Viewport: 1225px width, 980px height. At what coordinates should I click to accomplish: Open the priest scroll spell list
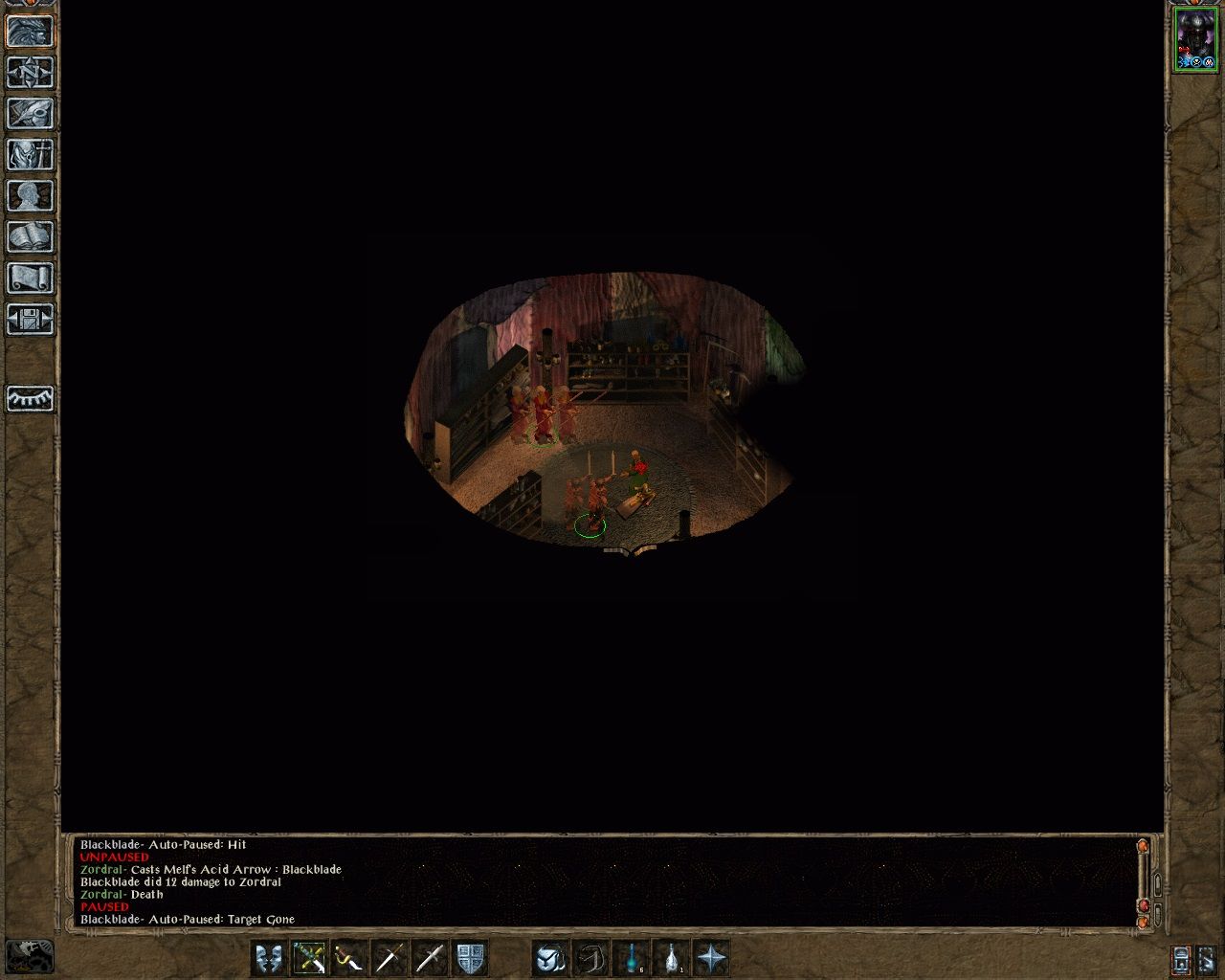click(29, 278)
